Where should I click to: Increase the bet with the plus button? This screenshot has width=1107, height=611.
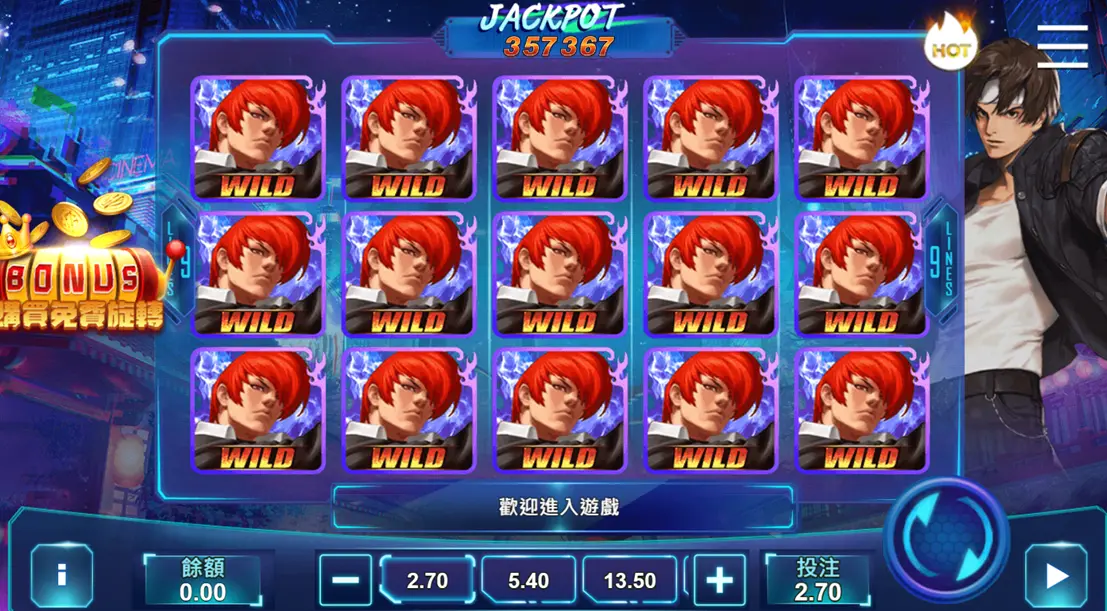(x=719, y=580)
